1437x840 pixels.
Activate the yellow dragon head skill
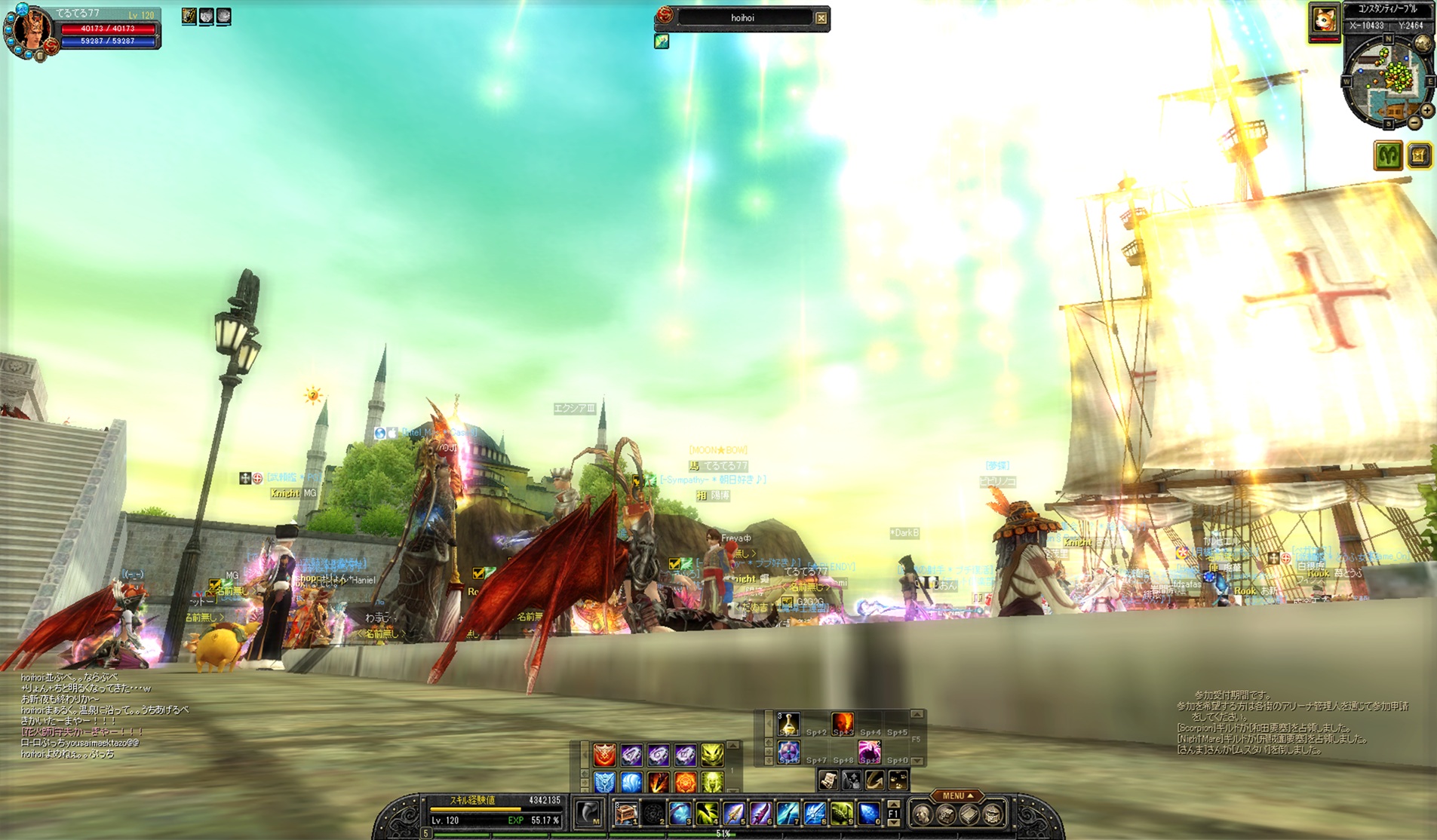coord(712,754)
